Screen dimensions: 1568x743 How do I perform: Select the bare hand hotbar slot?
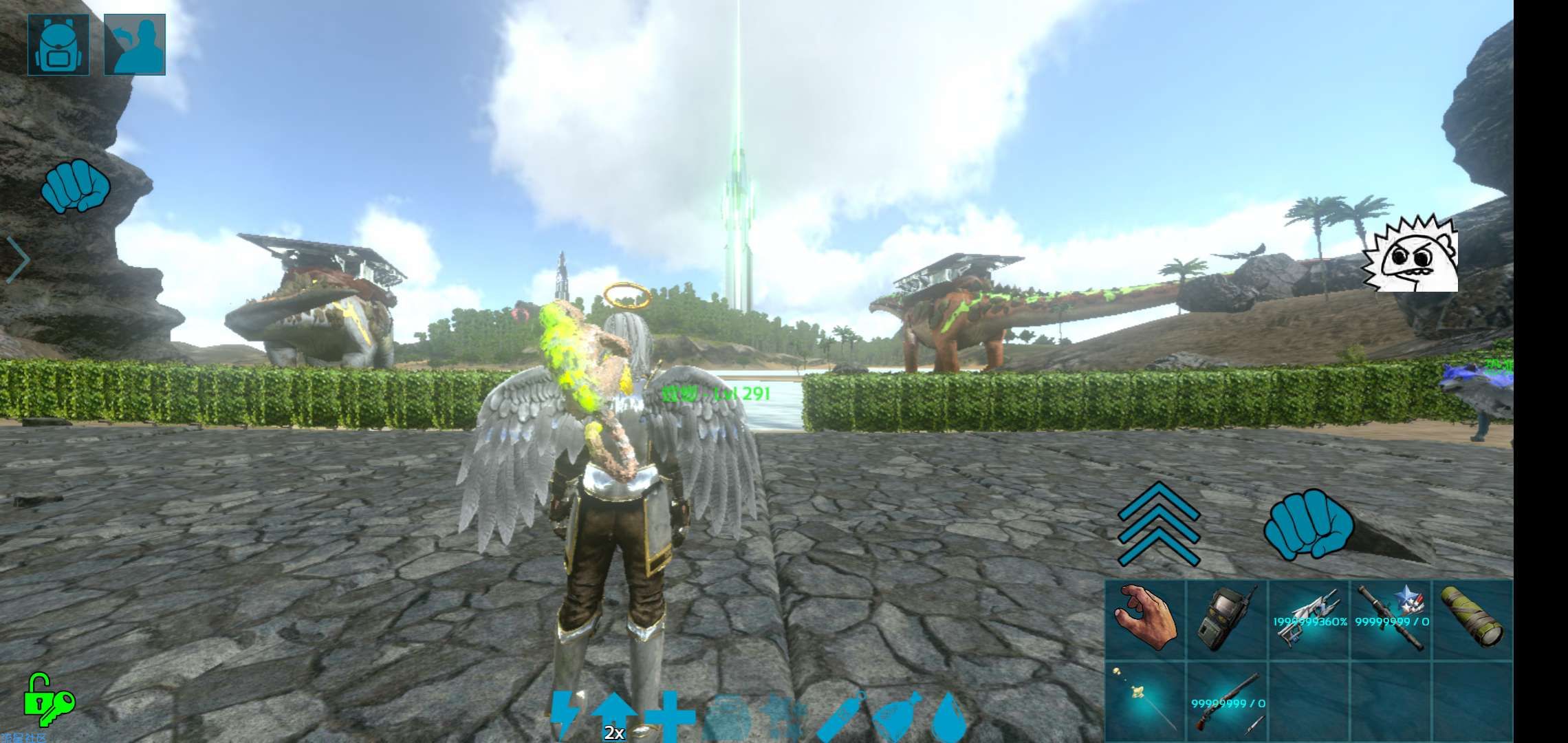pos(1146,618)
